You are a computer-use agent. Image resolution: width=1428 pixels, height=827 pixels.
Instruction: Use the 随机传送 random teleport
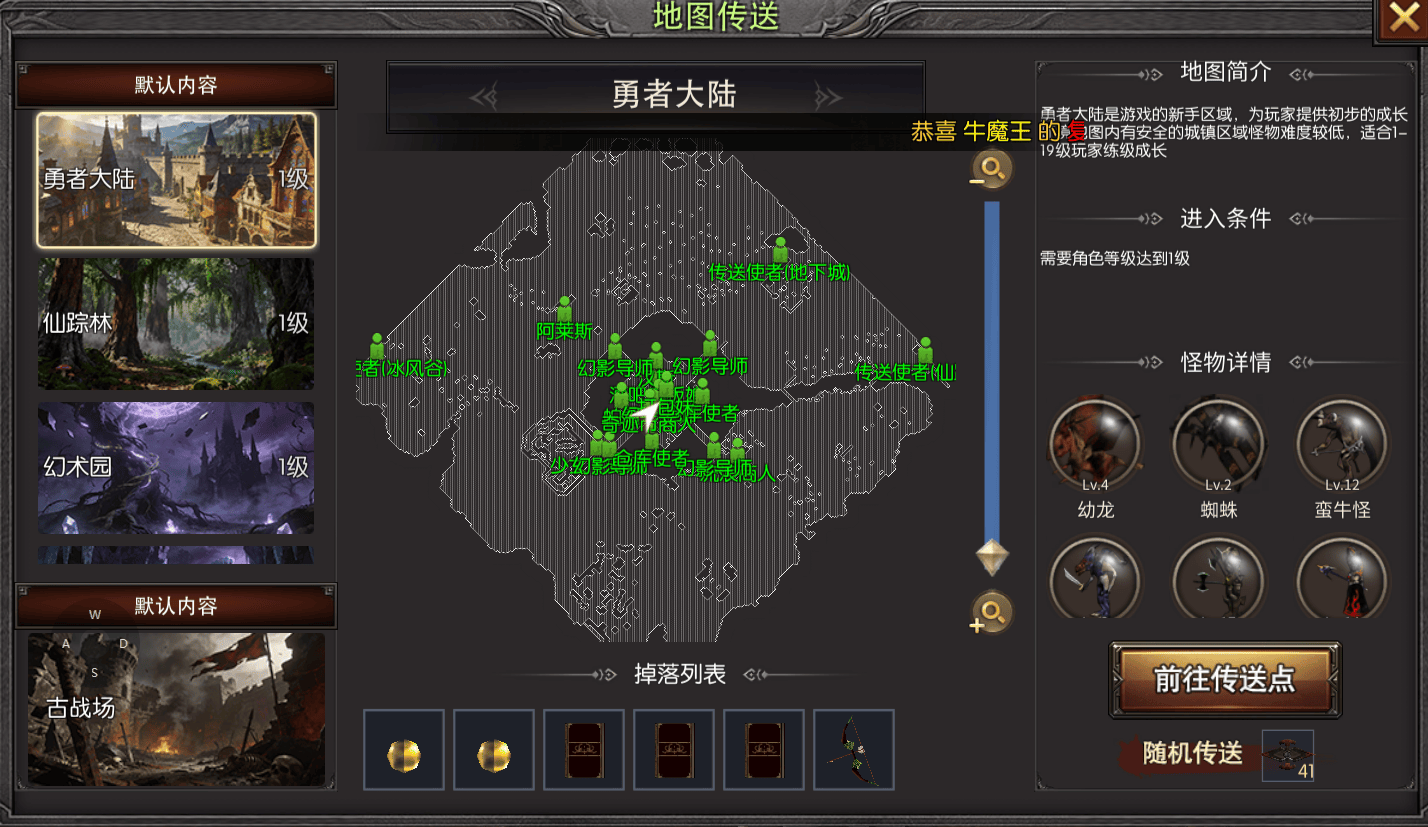[1194, 753]
